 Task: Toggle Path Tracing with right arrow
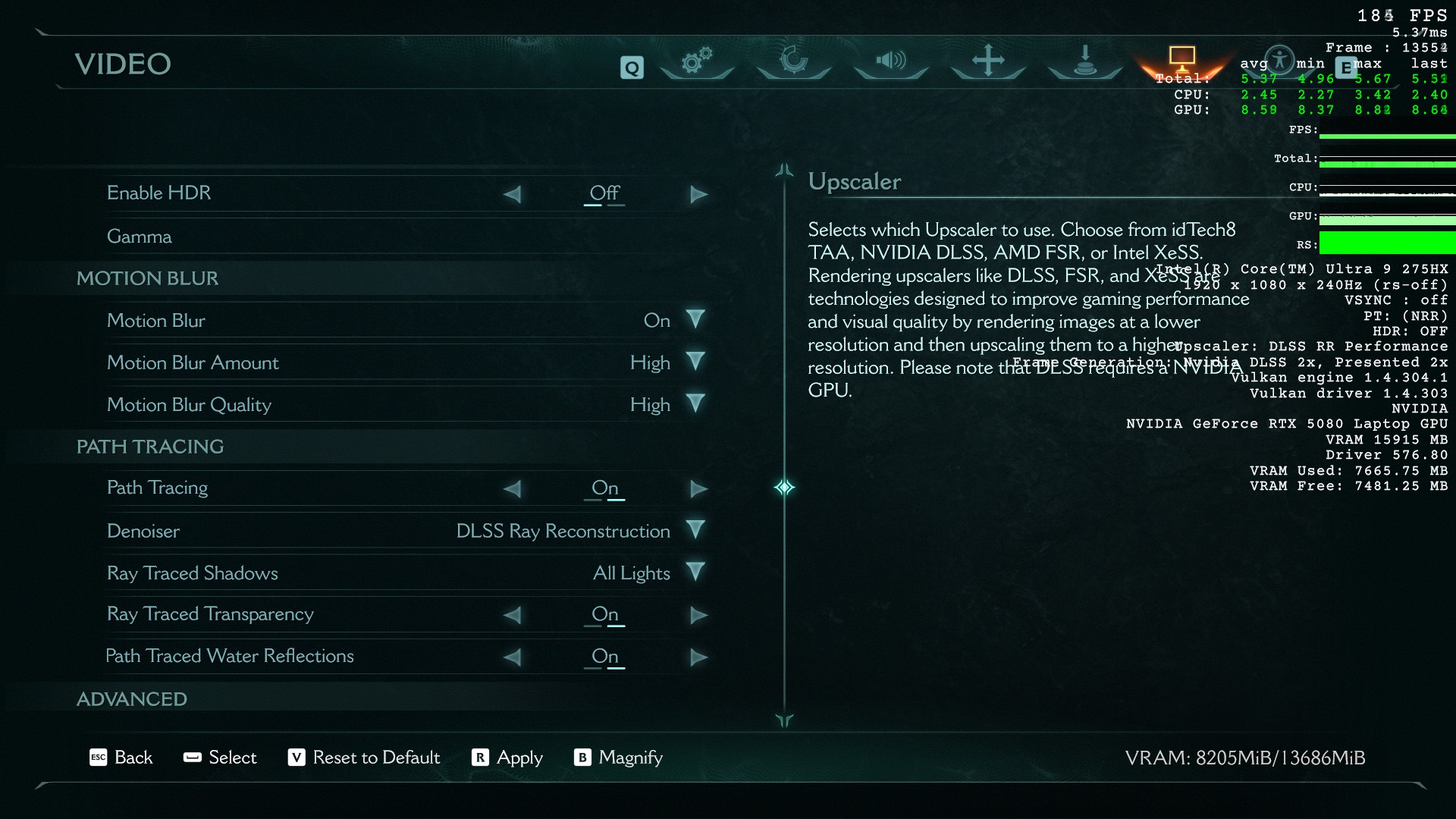pyautogui.click(x=698, y=489)
